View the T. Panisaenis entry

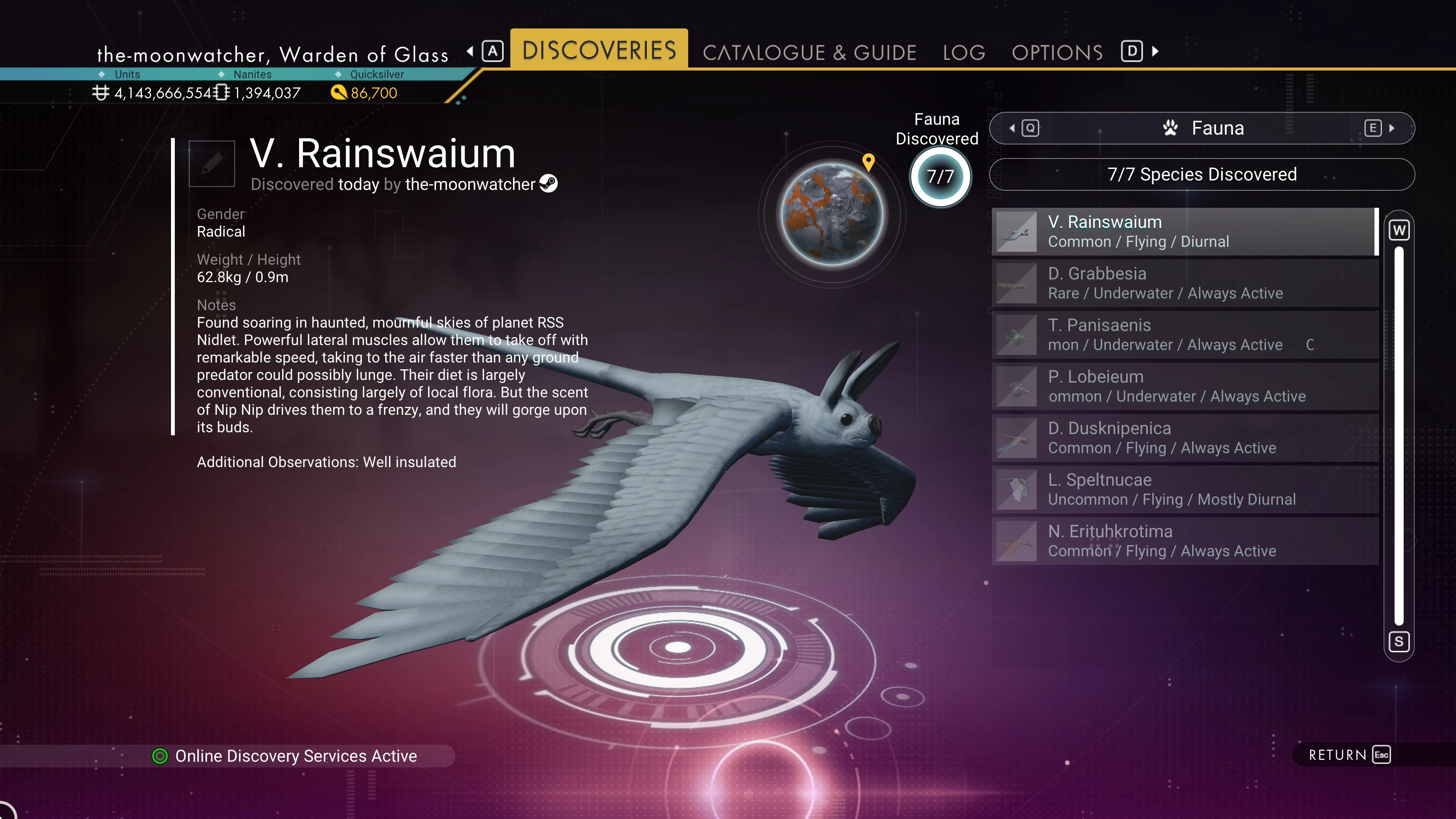coord(1185,334)
